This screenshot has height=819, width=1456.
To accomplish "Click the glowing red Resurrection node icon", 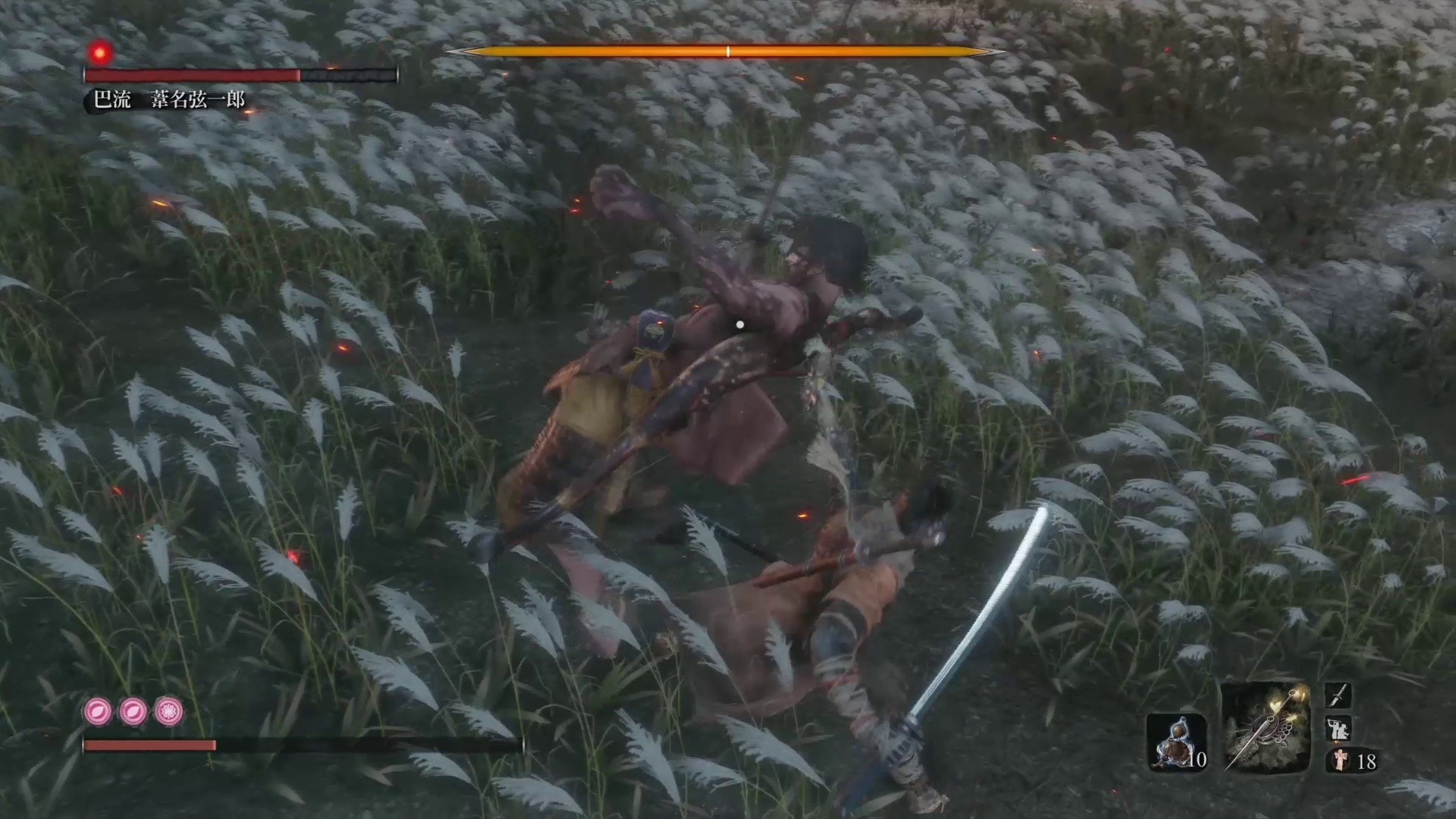I will 101,51.
